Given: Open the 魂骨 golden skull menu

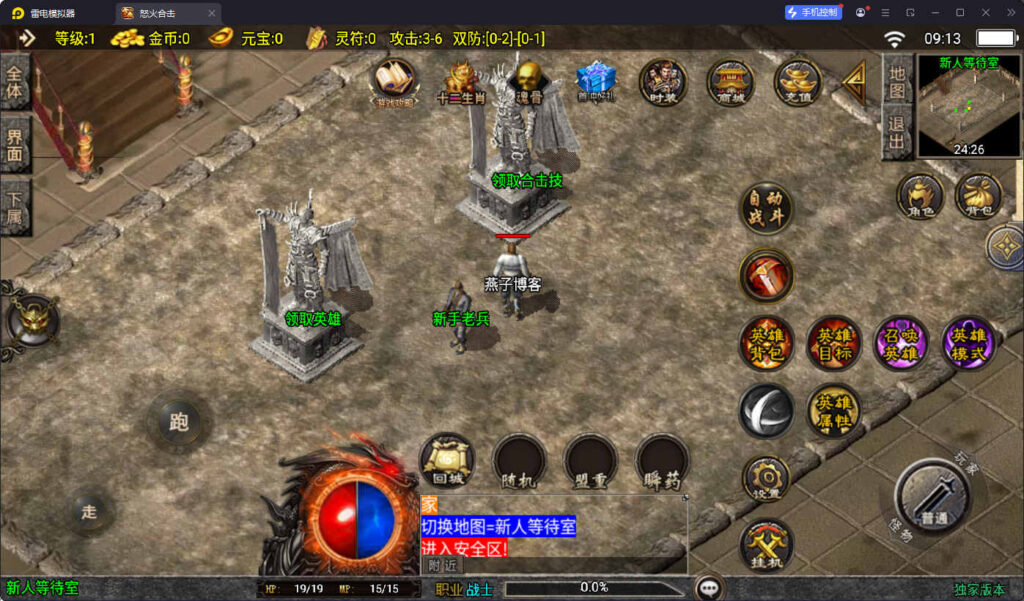Looking at the screenshot, I should point(527,80).
